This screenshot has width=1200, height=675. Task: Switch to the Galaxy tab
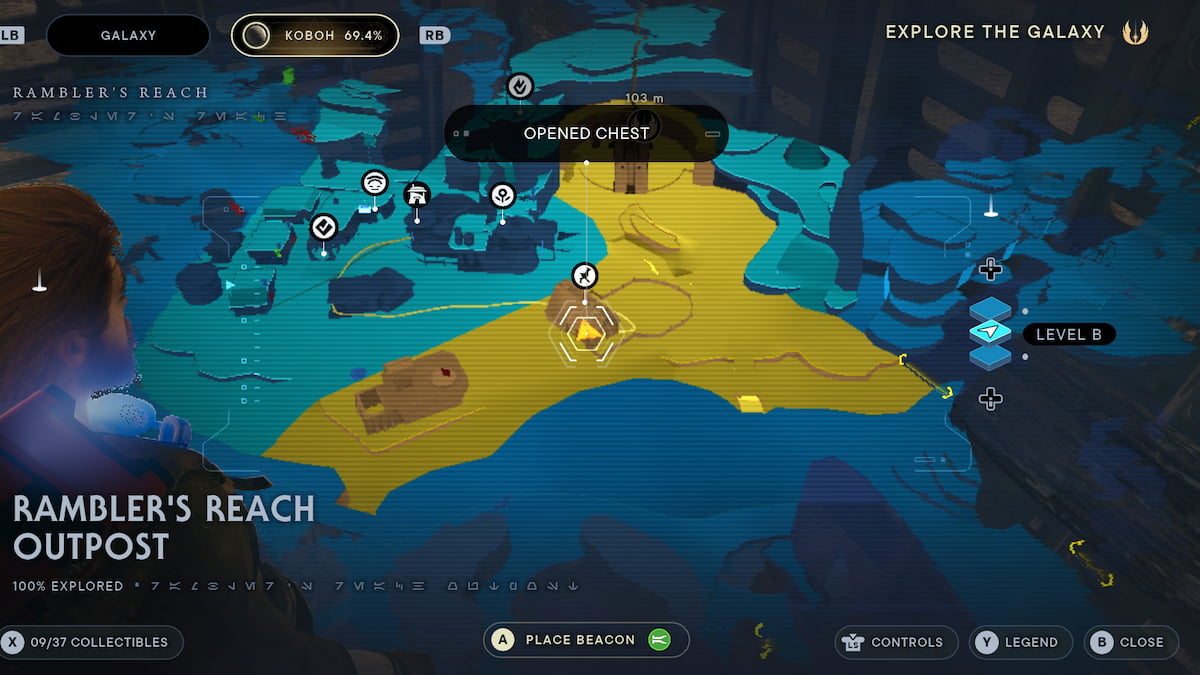click(x=128, y=36)
